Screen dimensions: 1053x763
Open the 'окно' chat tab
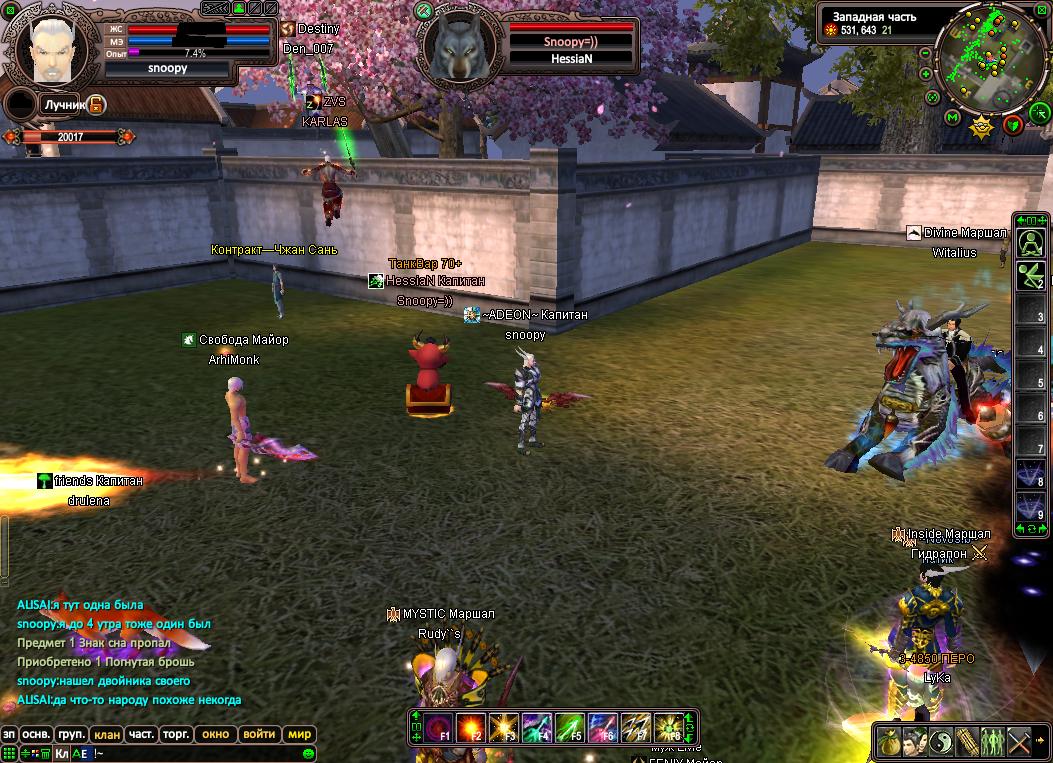click(216, 734)
